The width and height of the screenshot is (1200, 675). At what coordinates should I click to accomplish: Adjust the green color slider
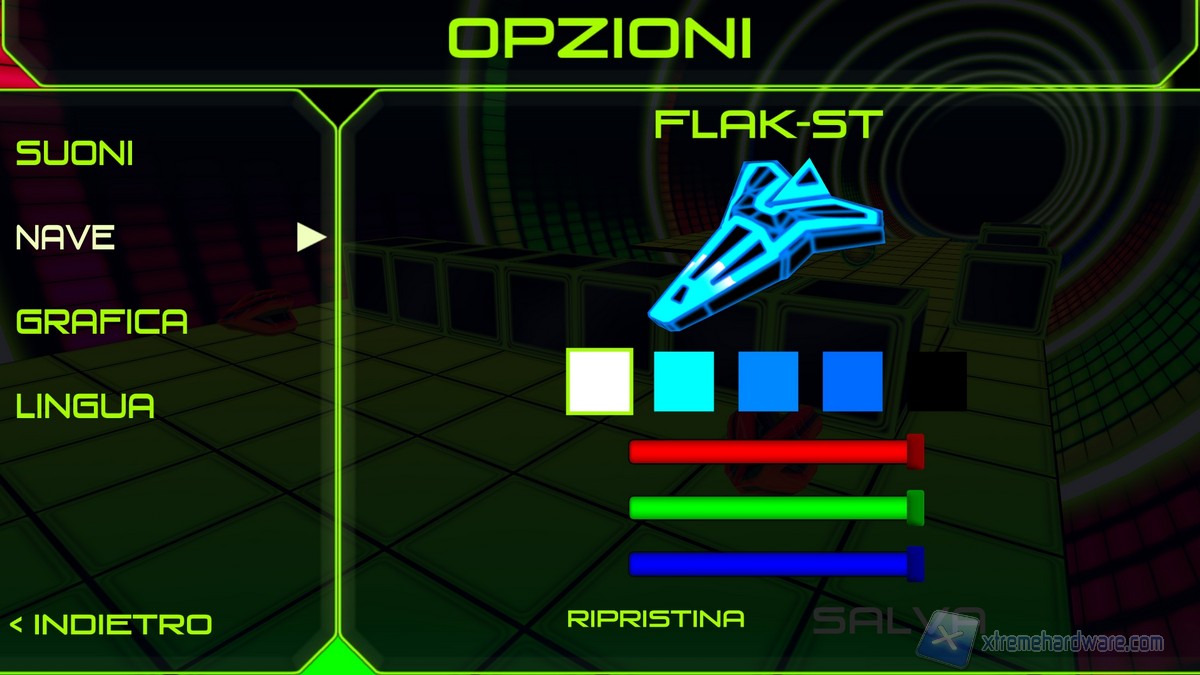[x=770, y=508]
